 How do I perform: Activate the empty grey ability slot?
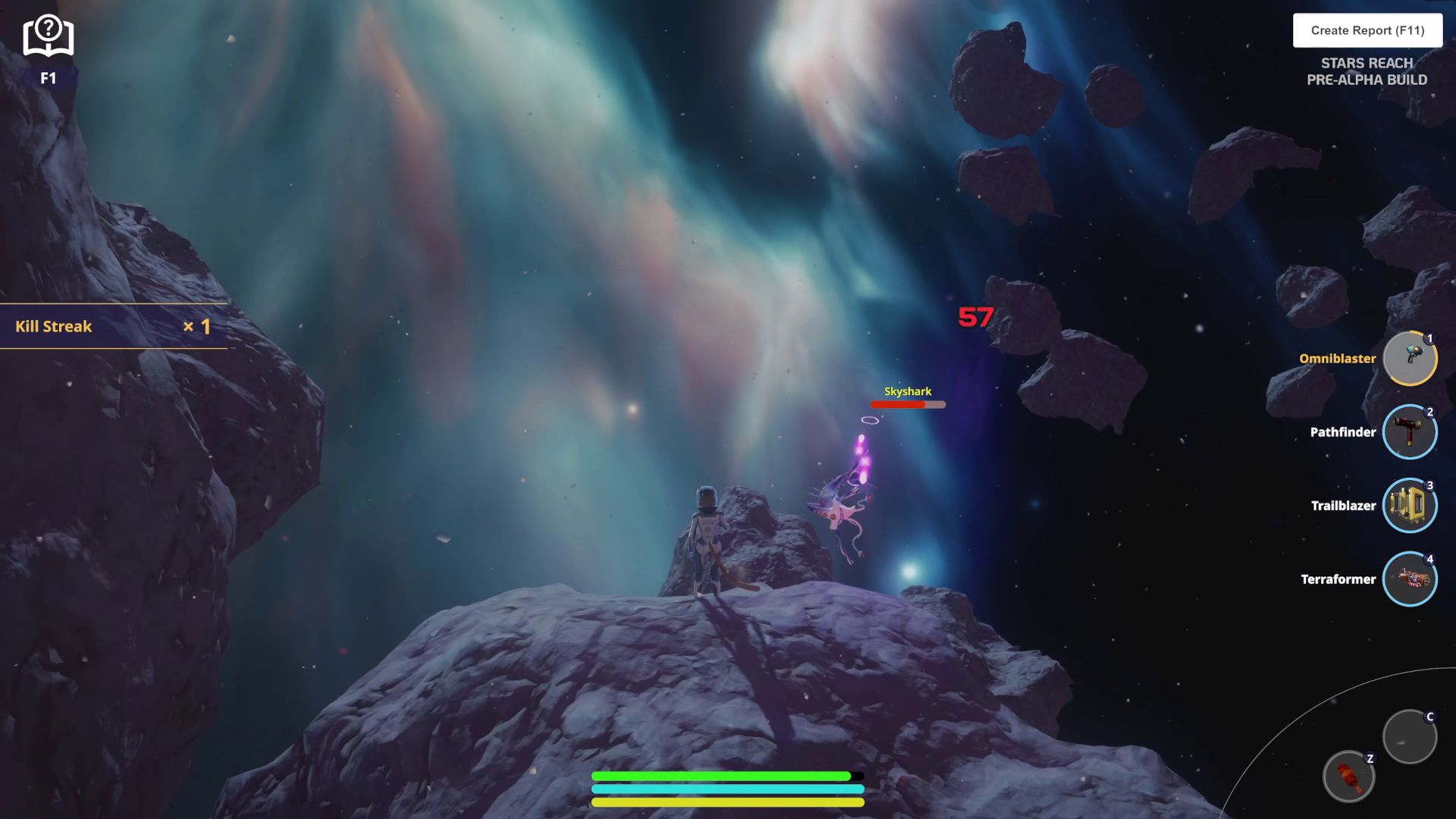[x=1409, y=736]
